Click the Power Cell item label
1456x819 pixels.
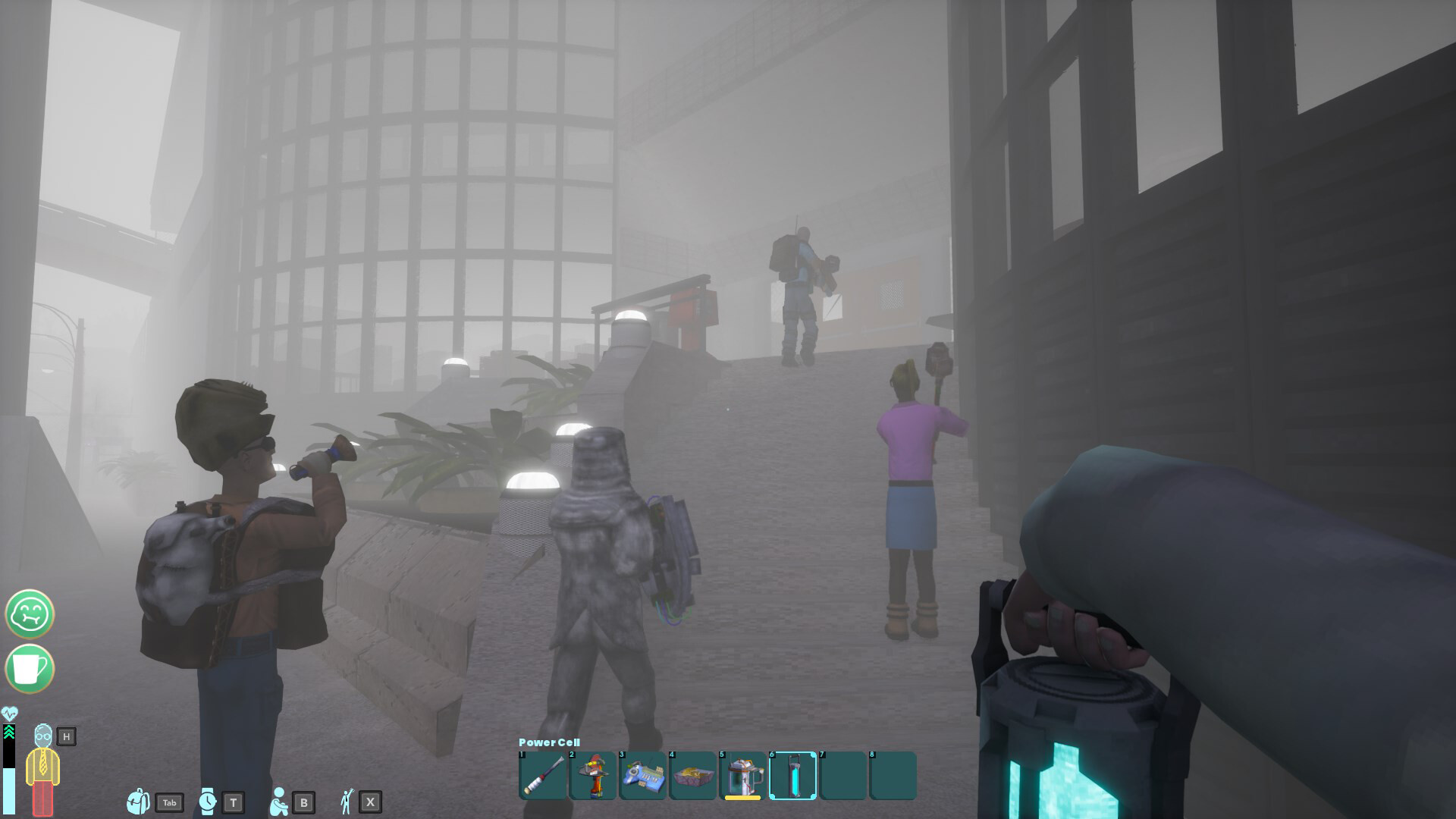[549, 742]
